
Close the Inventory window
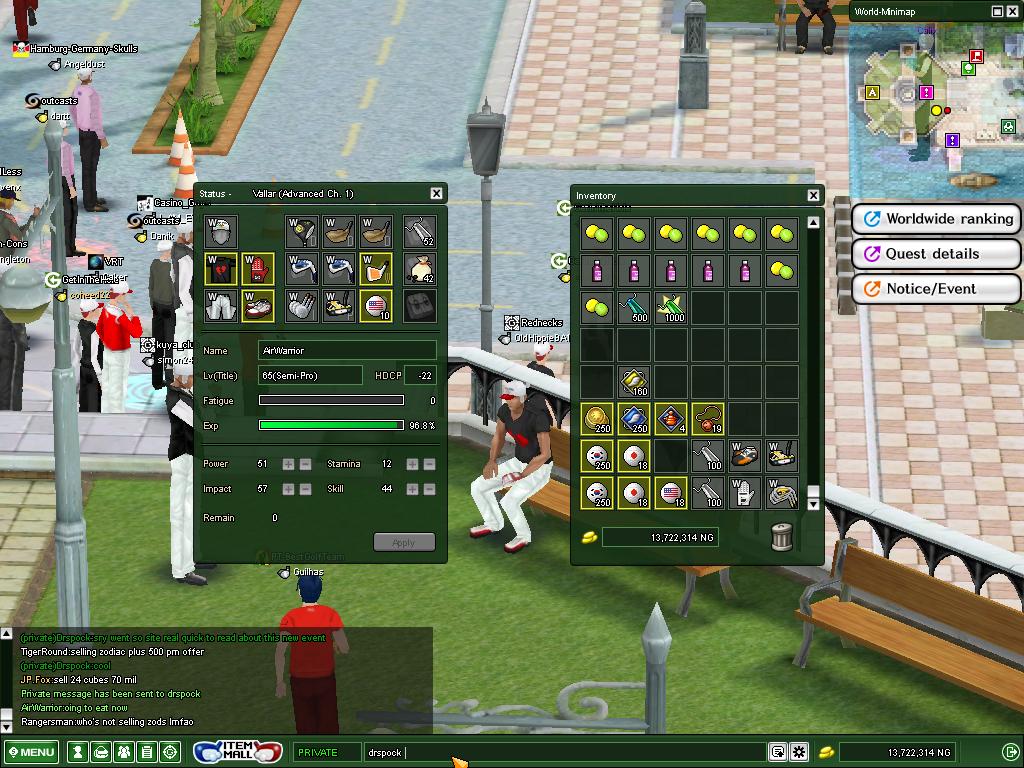click(x=813, y=195)
